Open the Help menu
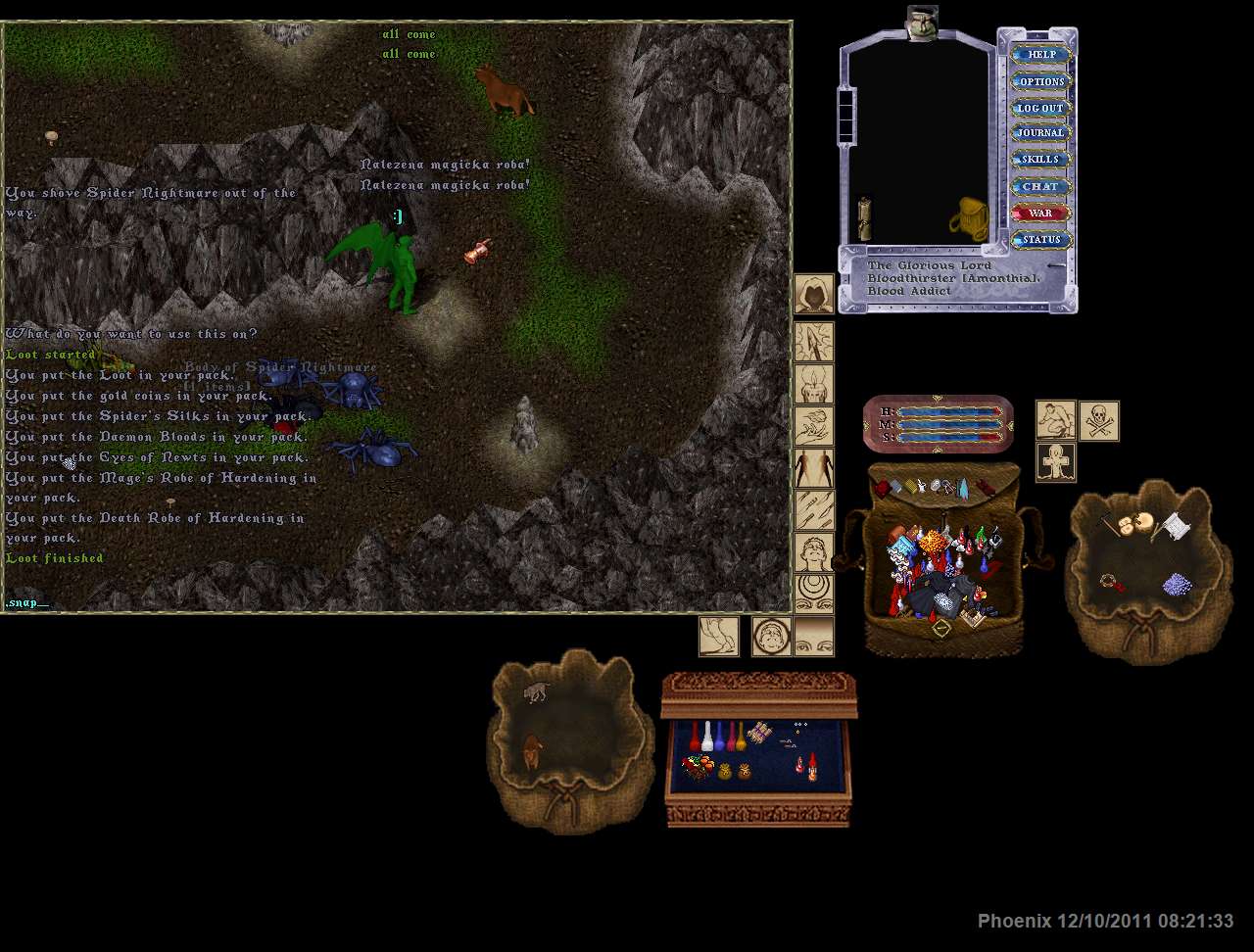 point(1040,55)
